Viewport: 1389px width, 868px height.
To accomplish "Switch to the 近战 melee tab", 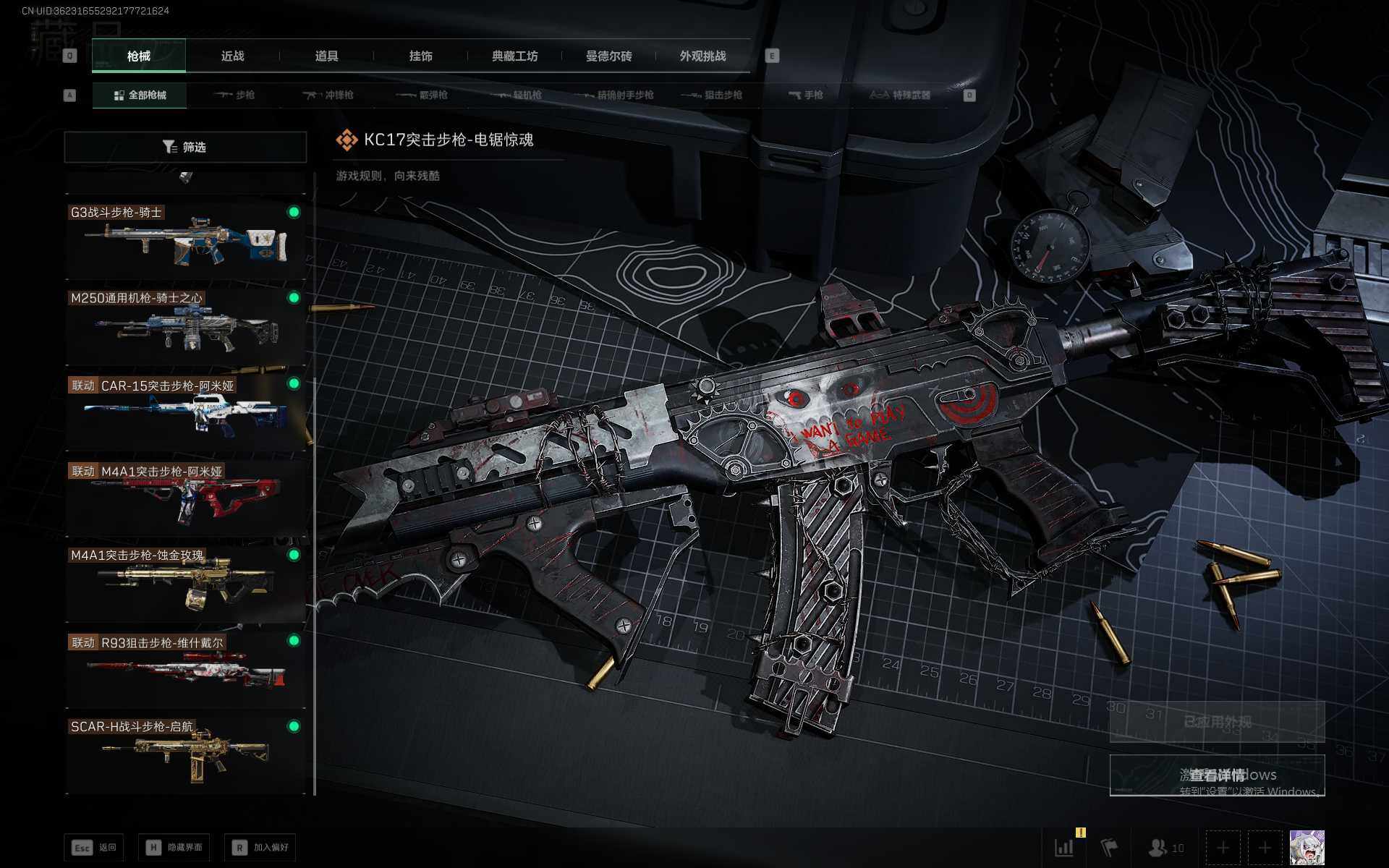I will [x=232, y=56].
